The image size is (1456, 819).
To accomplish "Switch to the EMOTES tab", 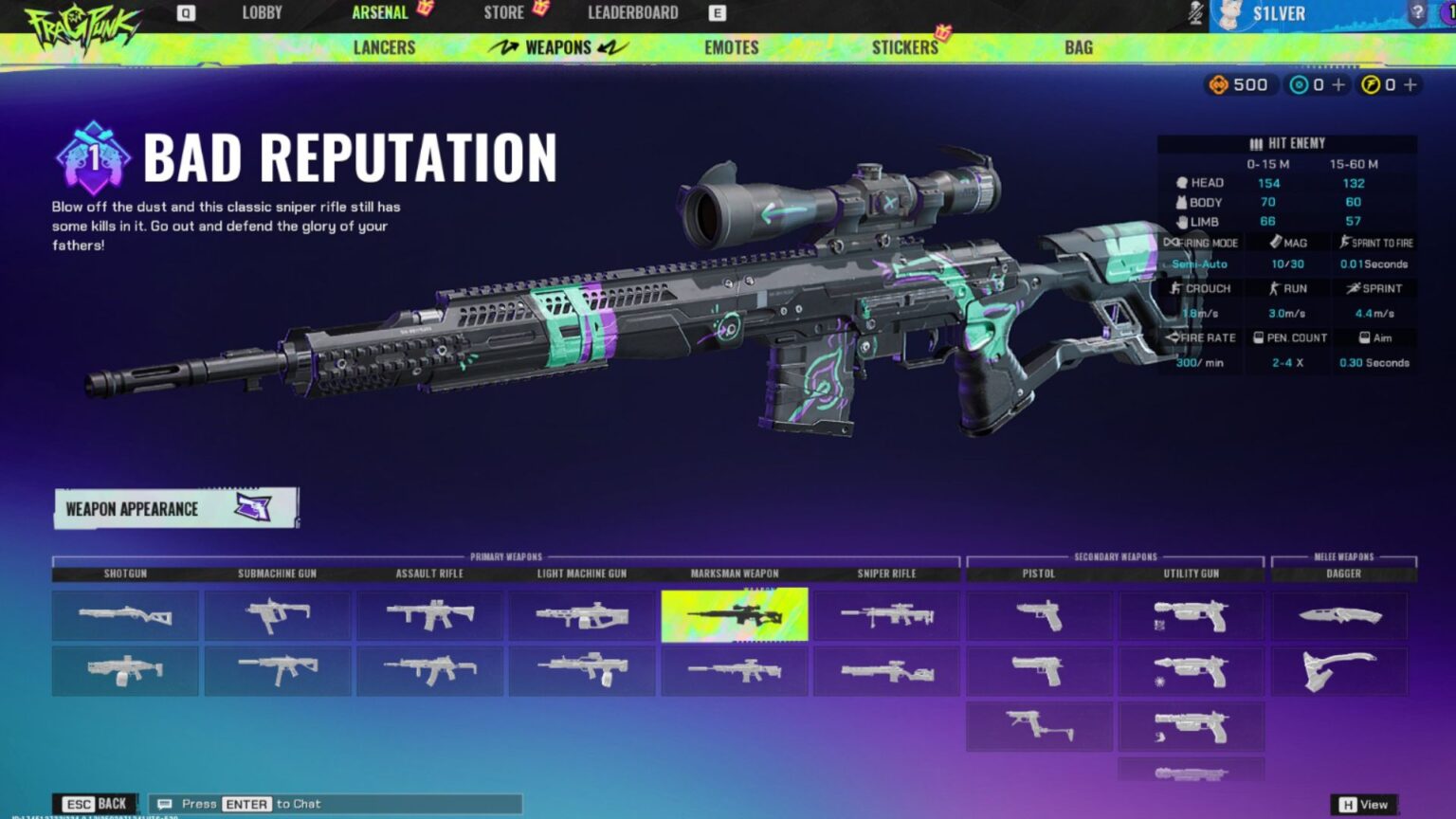I will click(730, 46).
